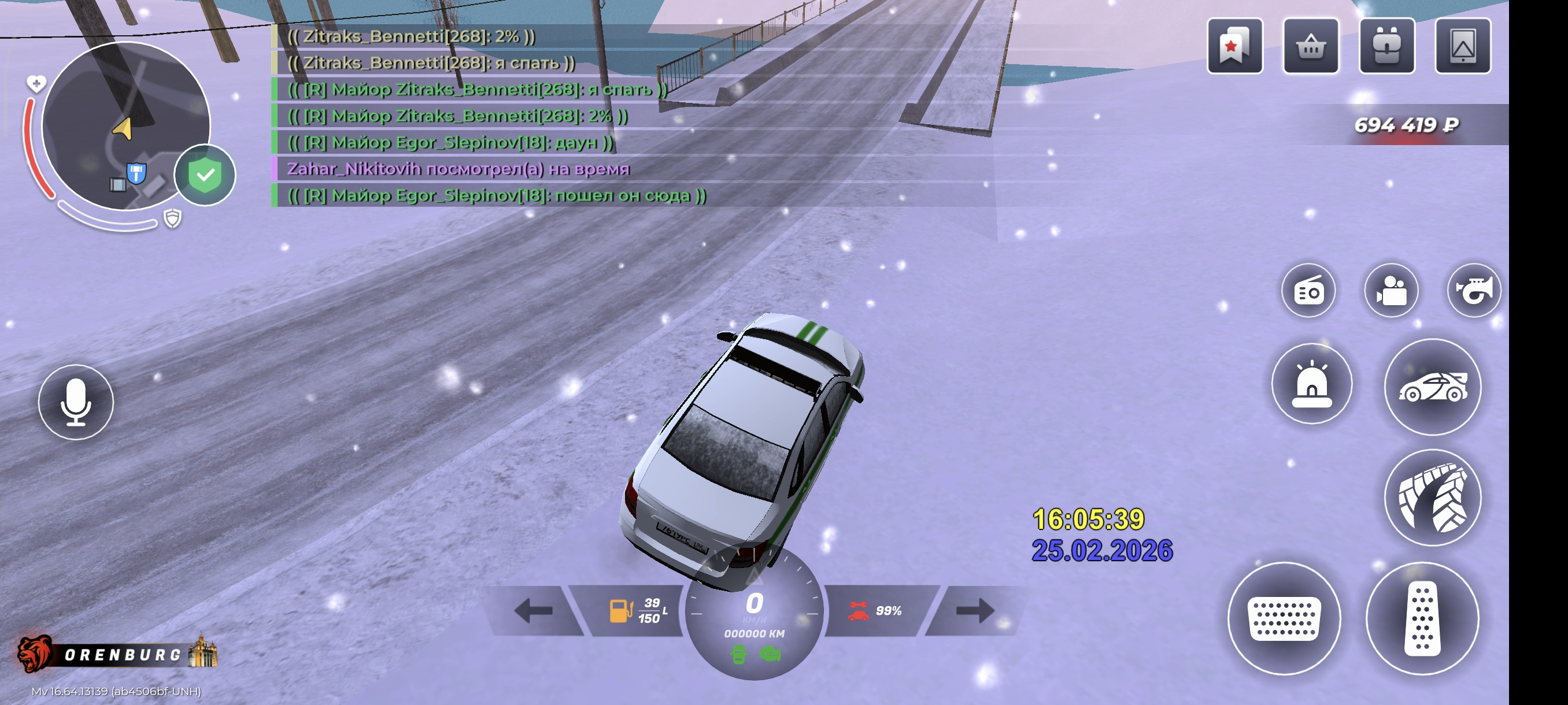Open the shopping basket store
The height and width of the screenshot is (705, 1568).
click(x=1310, y=46)
